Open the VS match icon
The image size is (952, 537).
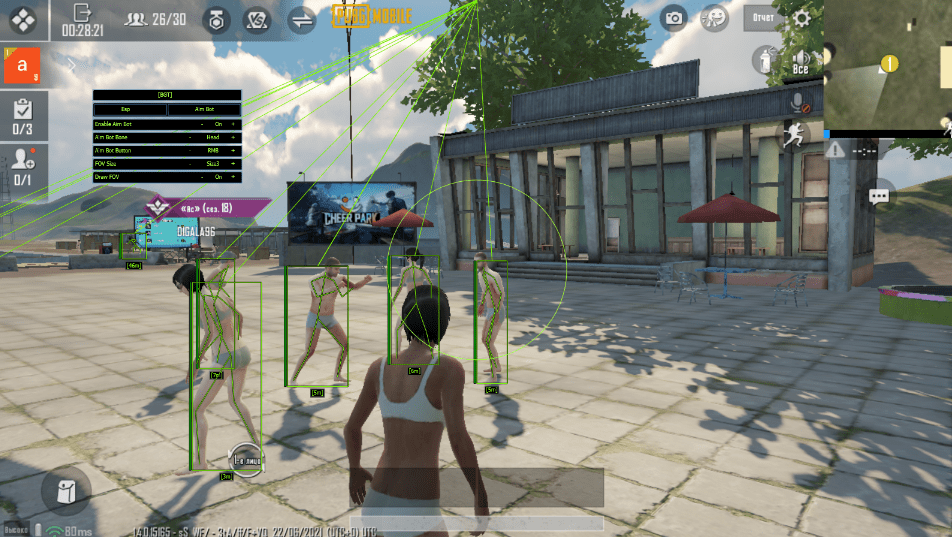coord(258,19)
